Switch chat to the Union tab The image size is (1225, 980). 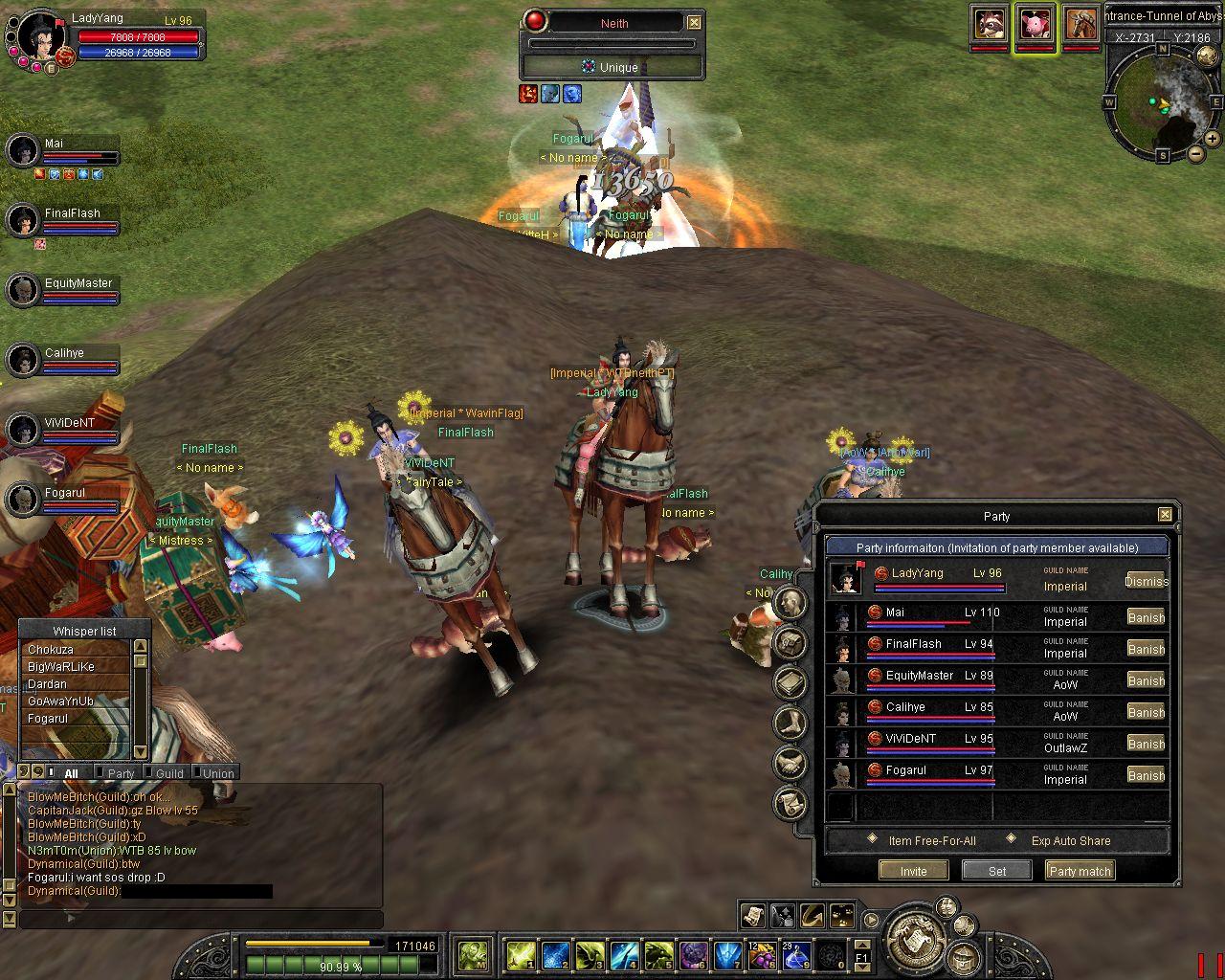point(218,773)
